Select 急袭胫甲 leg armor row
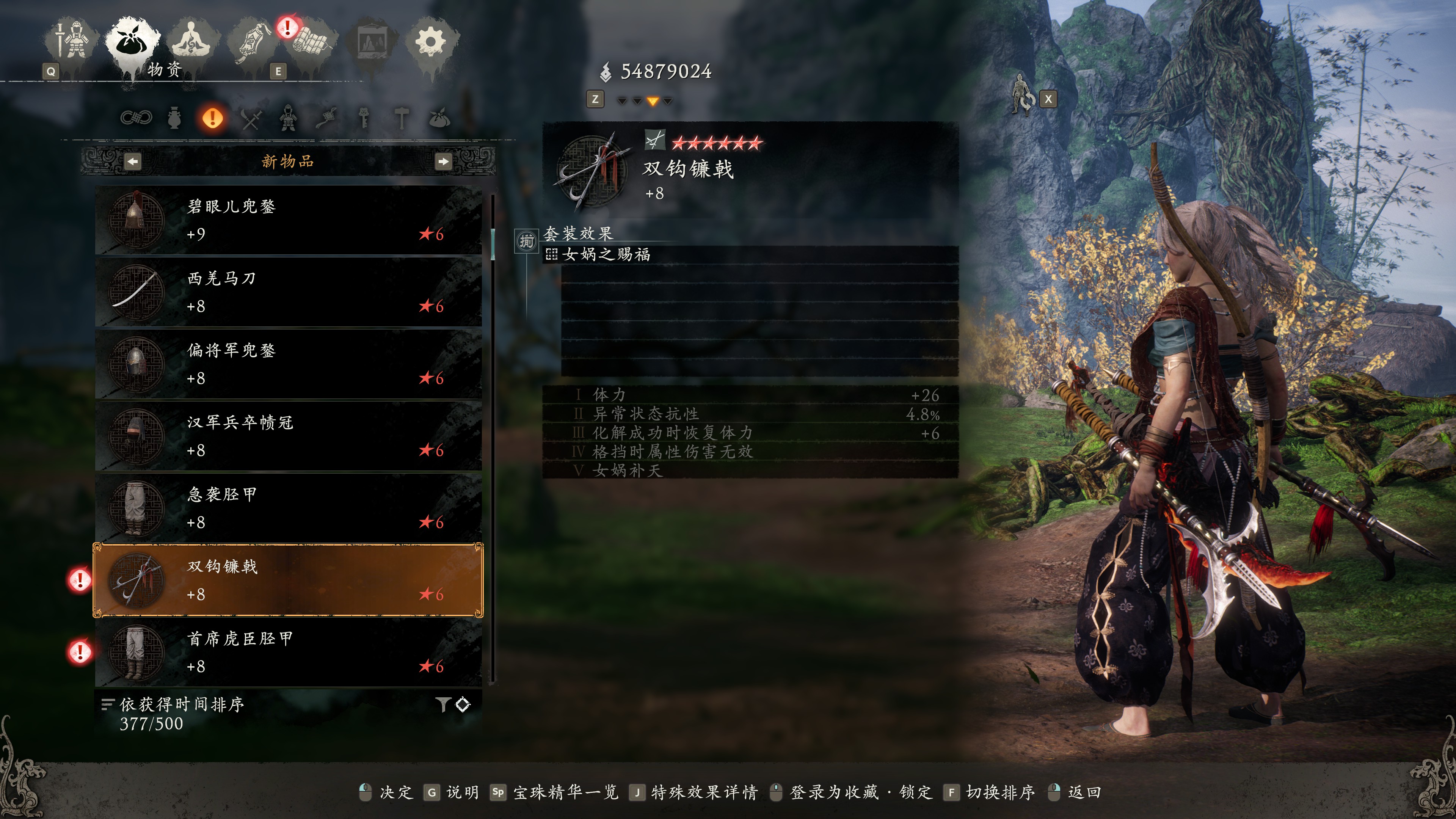 click(x=288, y=508)
